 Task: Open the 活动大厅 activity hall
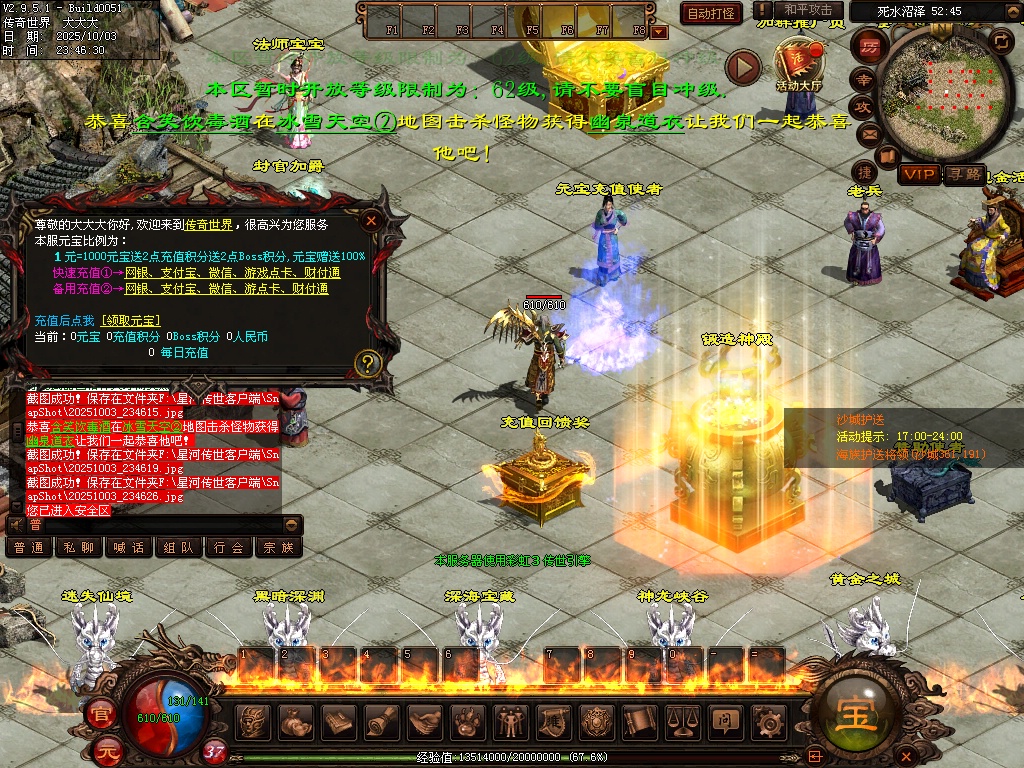(x=798, y=62)
